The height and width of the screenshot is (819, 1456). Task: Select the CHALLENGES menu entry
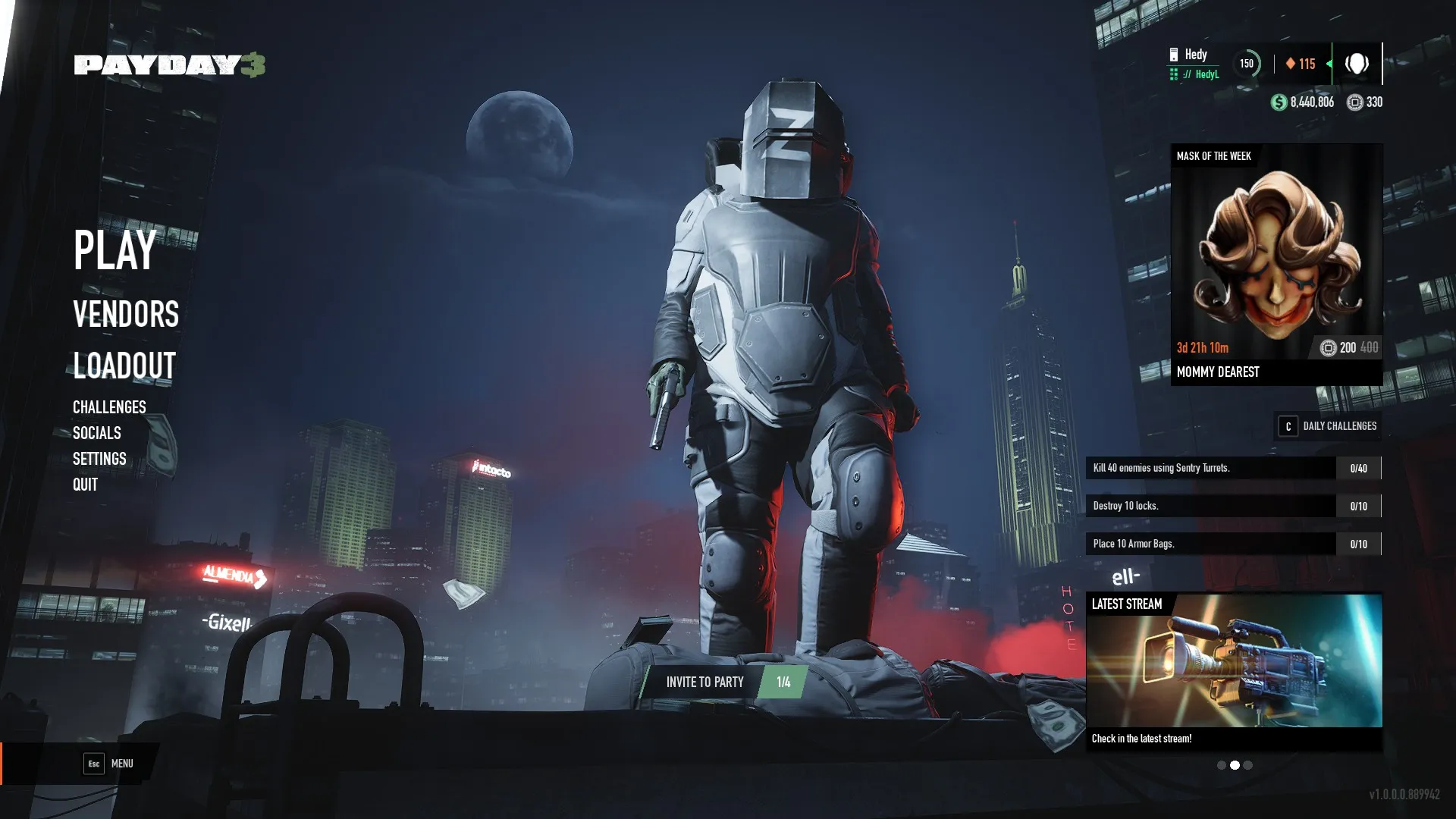(109, 407)
